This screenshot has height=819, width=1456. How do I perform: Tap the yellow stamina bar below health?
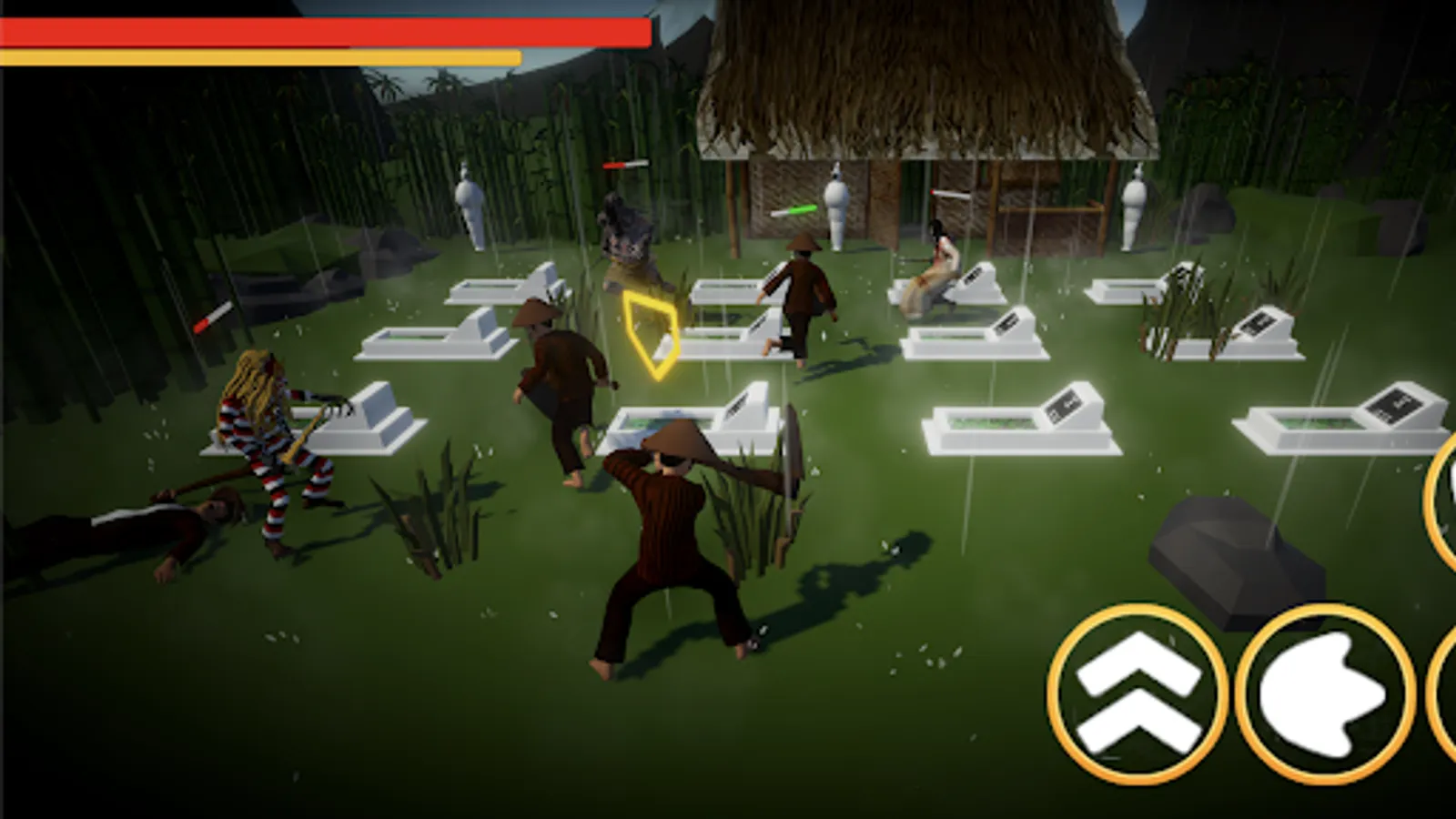pos(264,56)
